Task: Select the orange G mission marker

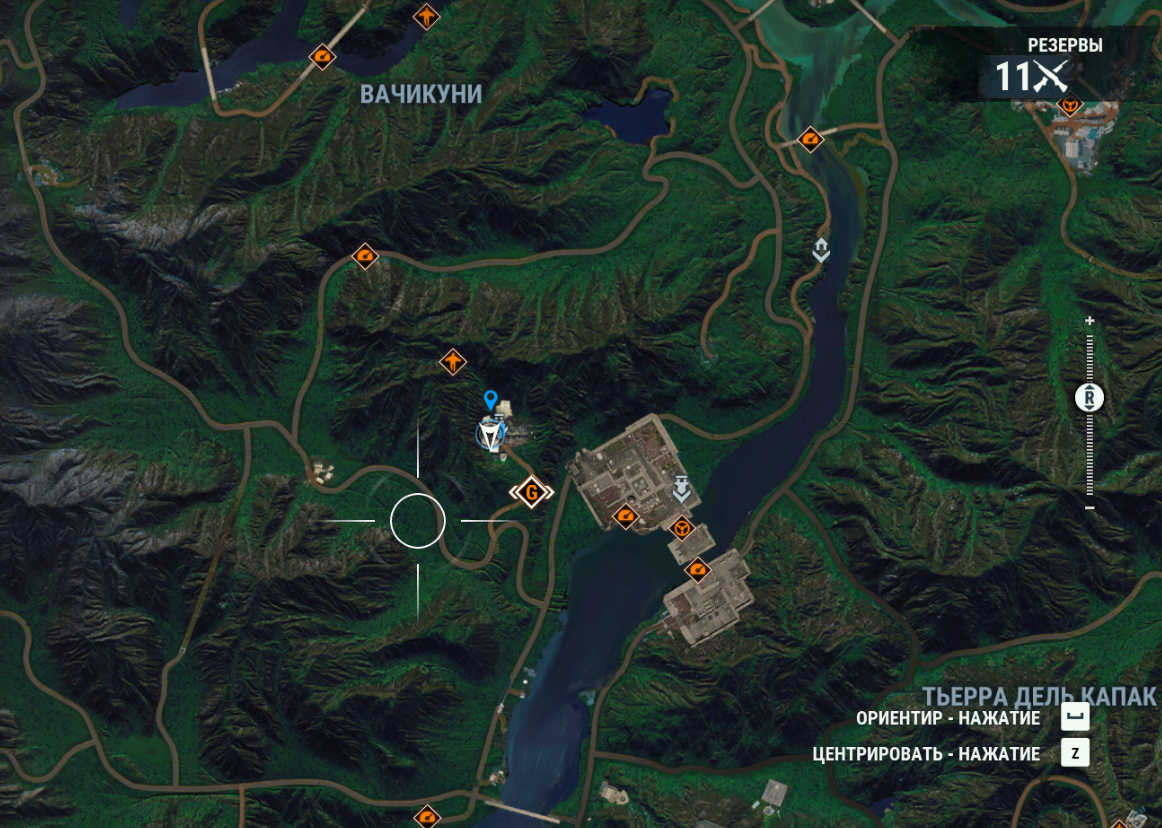Action: click(x=532, y=492)
